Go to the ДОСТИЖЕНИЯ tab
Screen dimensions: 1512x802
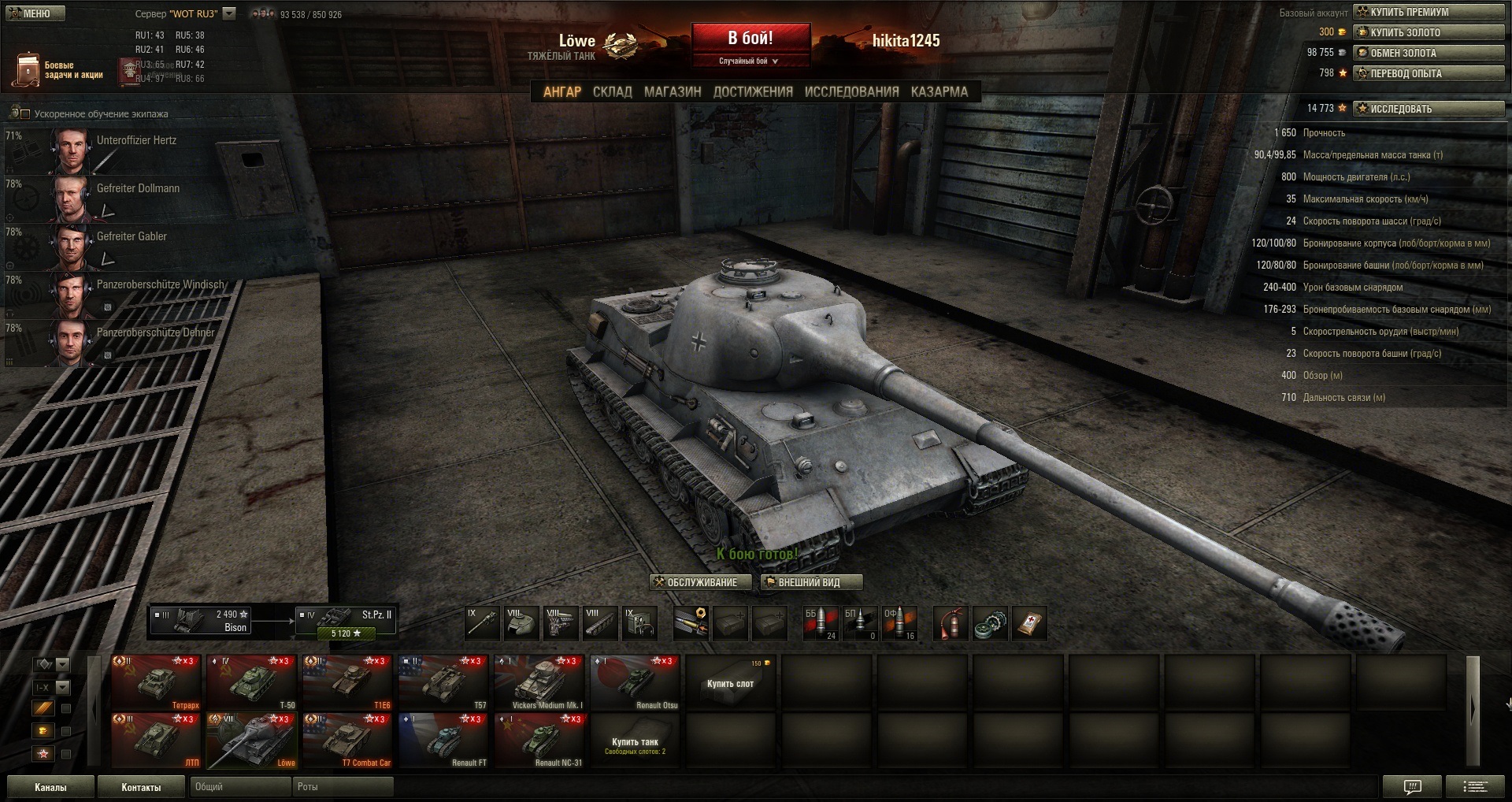(753, 91)
